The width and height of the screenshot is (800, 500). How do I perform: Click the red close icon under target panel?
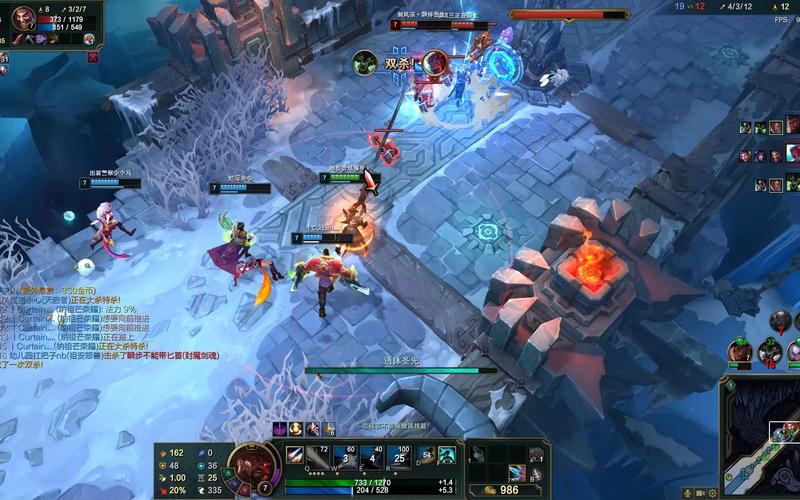tap(92, 57)
